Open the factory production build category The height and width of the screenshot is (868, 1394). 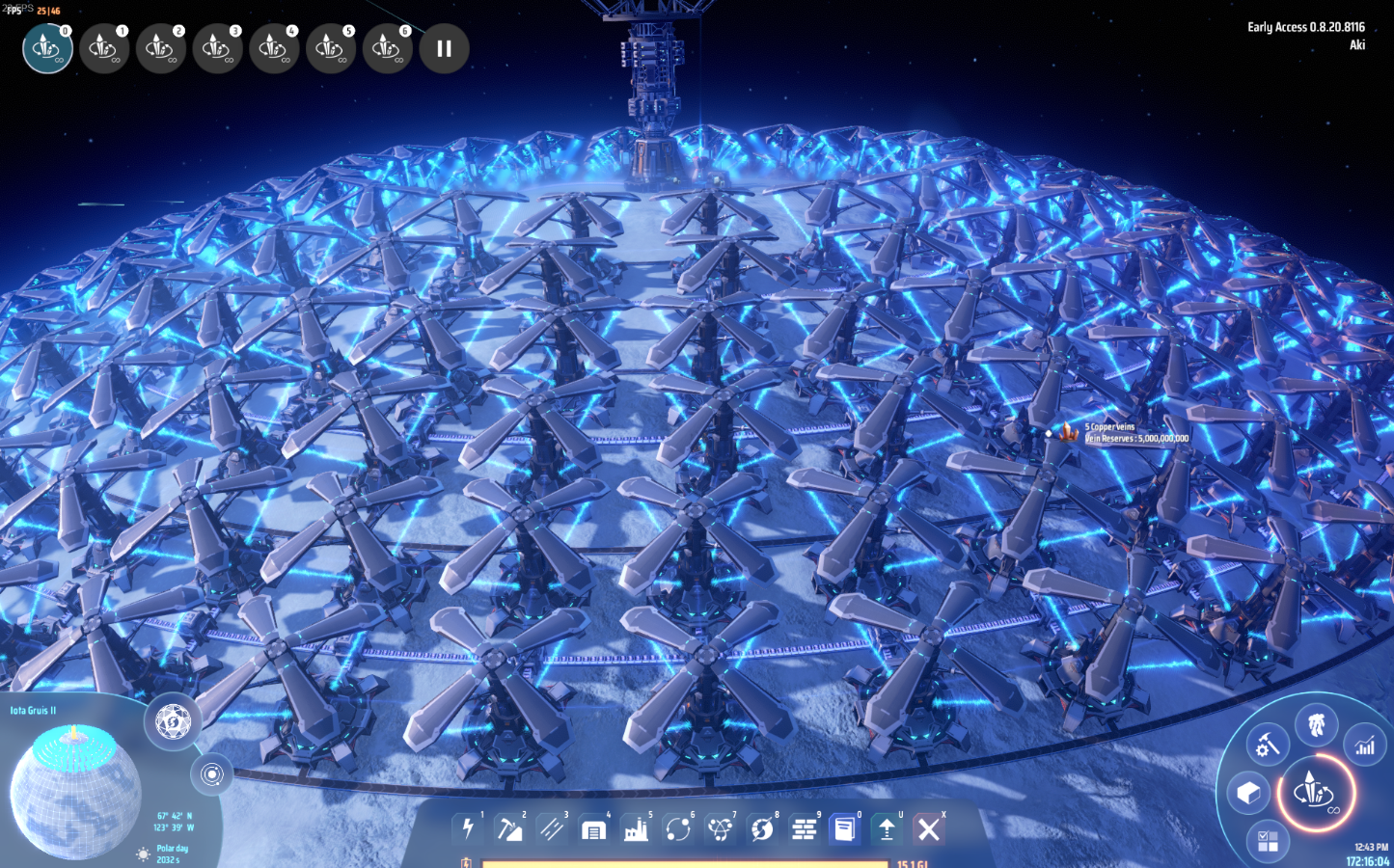637,828
